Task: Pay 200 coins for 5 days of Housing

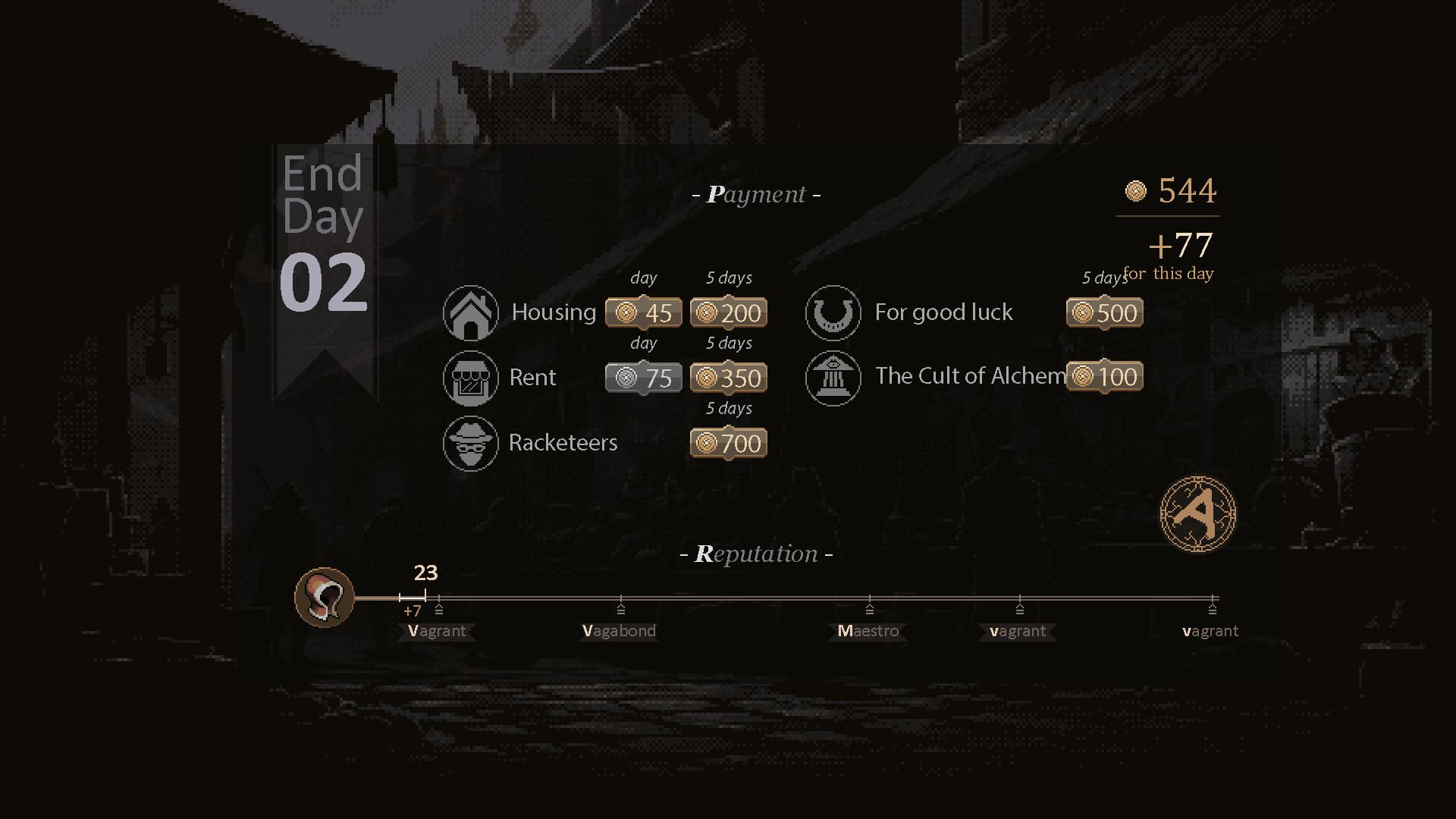Action: pos(729,312)
